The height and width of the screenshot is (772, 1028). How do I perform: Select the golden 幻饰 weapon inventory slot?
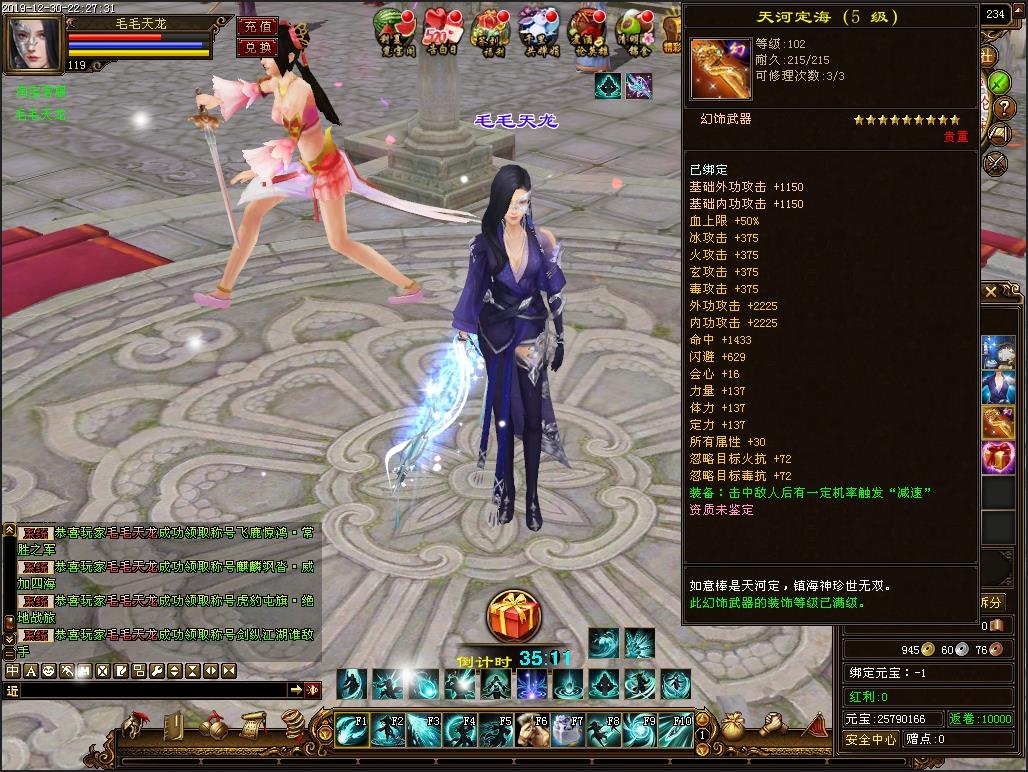coord(997,421)
